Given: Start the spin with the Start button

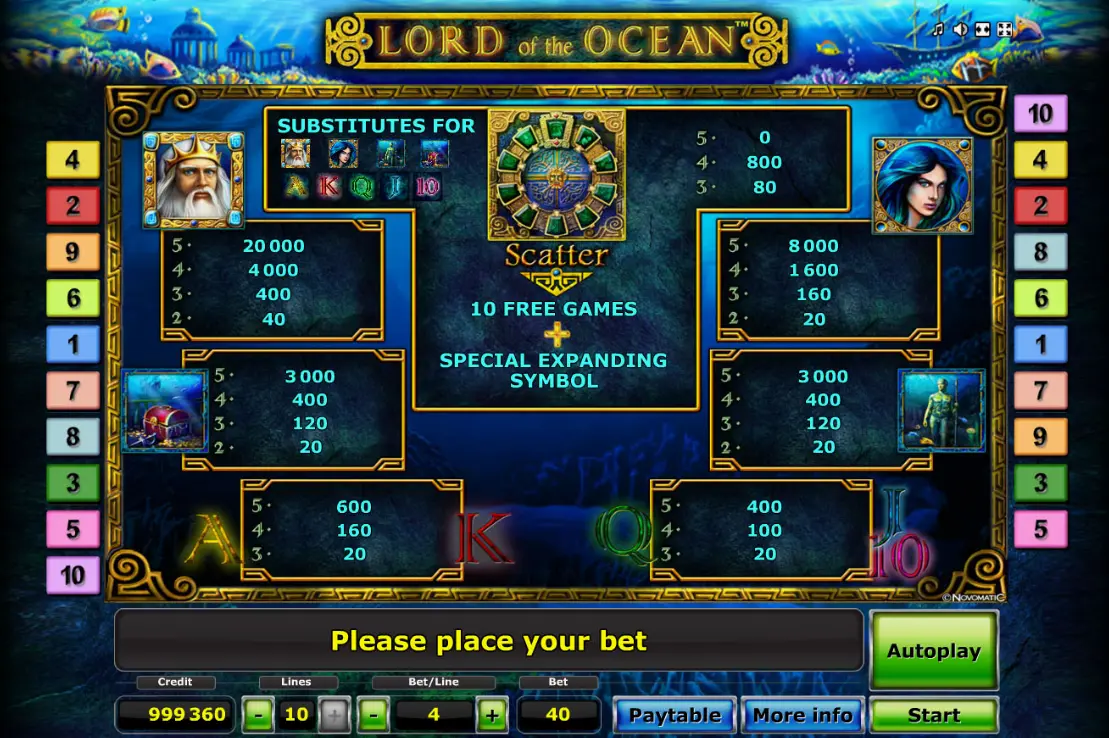Looking at the screenshot, I should [933, 716].
